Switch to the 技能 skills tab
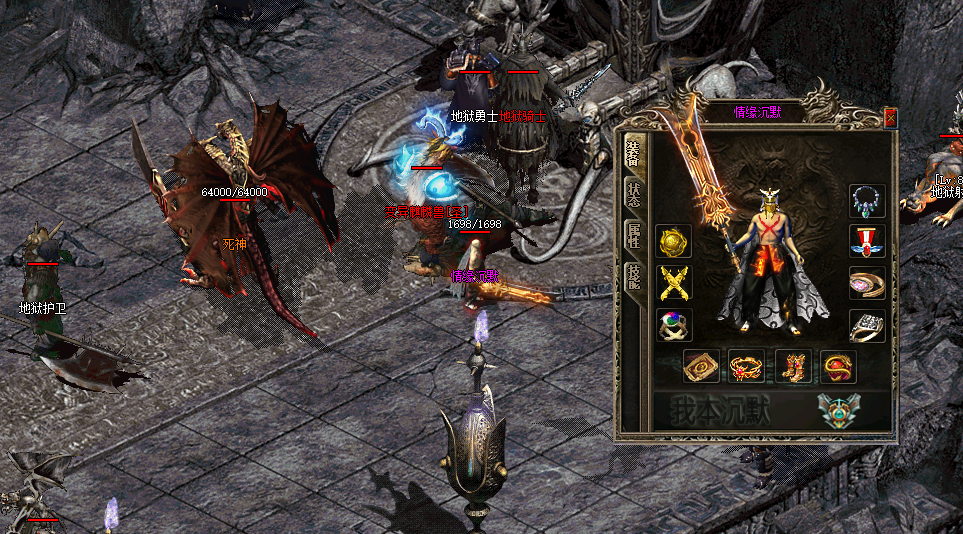The height and width of the screenshot is (534, 963). click(x=633, y=275)
